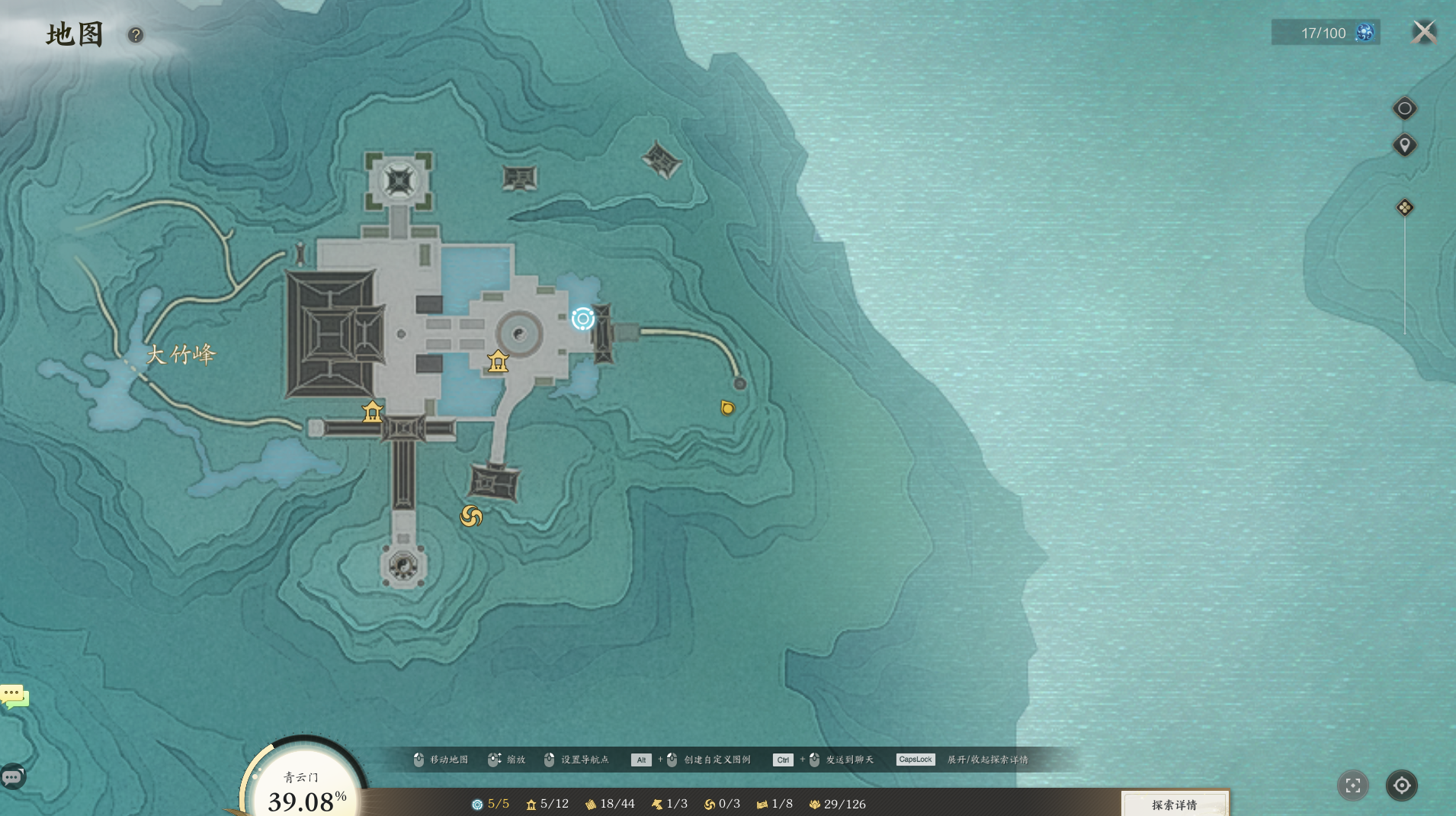Open 探索详情 exploration details
This screenshot has width=1456, height=816.
point(1174,805)
